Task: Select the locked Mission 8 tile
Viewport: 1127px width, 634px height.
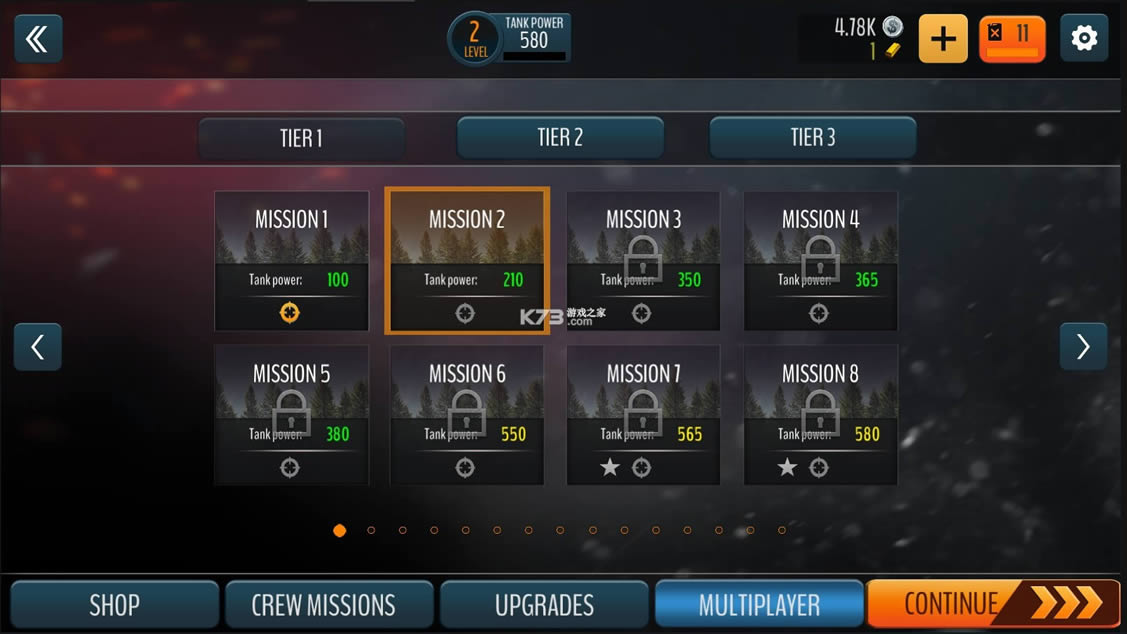Action: 820,415
